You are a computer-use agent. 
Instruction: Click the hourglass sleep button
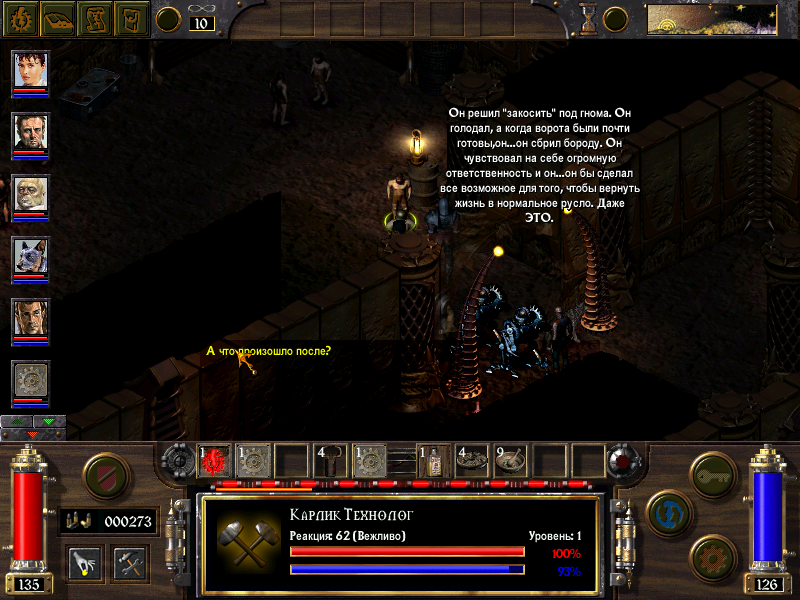[589, 18]
